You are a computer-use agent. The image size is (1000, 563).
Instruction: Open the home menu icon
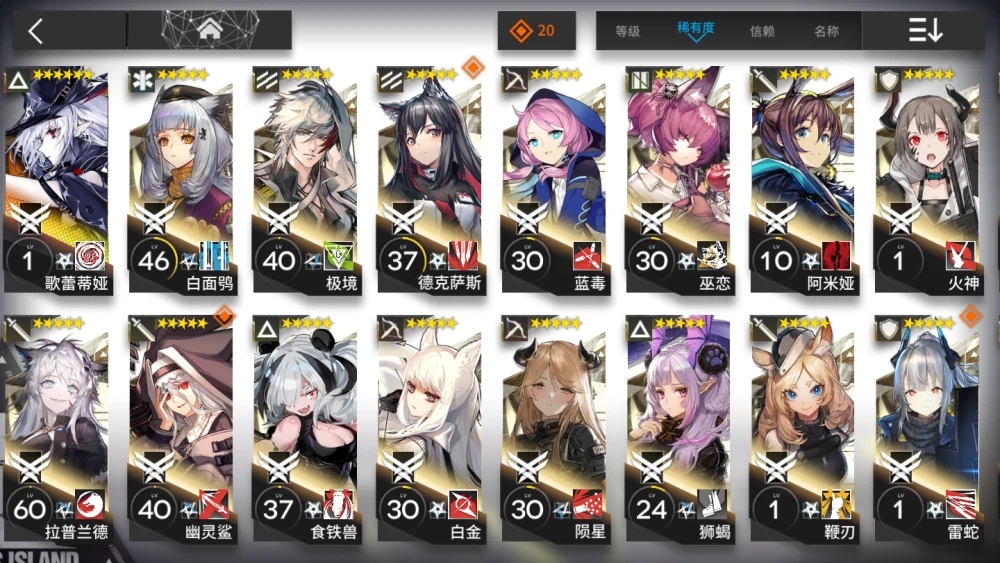click(x=210, y=30)
